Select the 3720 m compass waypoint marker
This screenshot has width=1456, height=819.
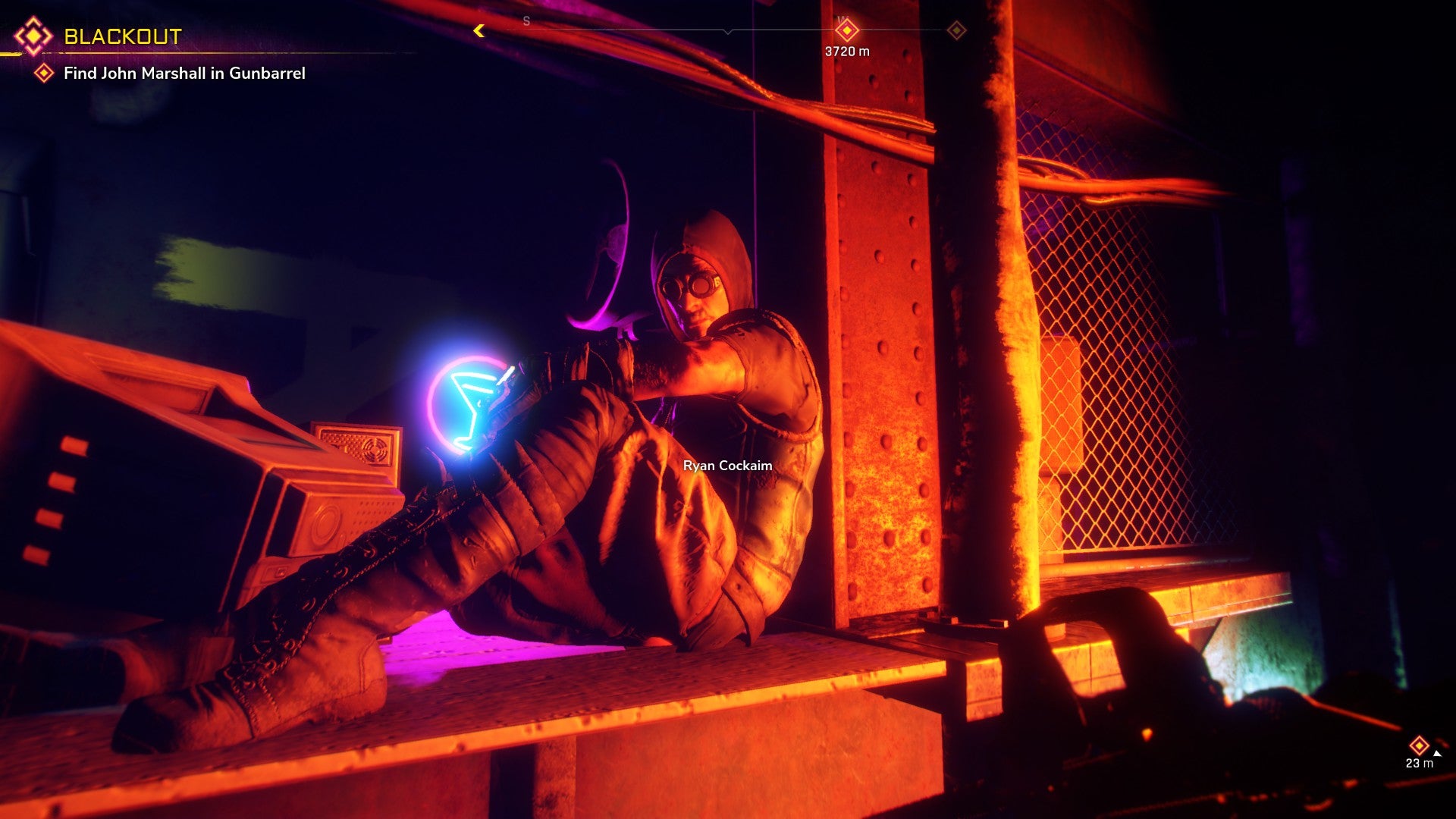846,31
